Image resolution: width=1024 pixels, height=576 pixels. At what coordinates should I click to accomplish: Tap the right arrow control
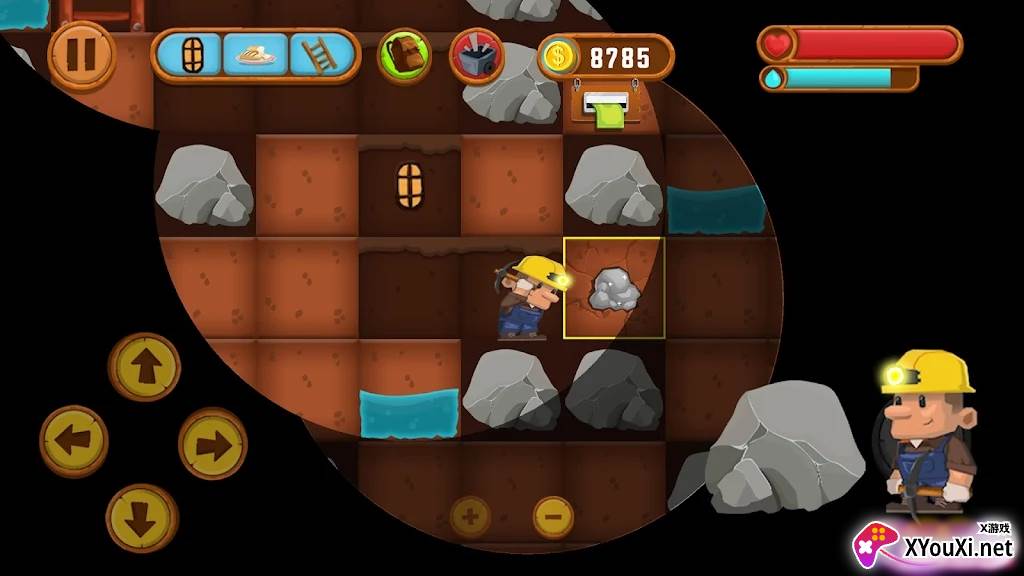213,443
